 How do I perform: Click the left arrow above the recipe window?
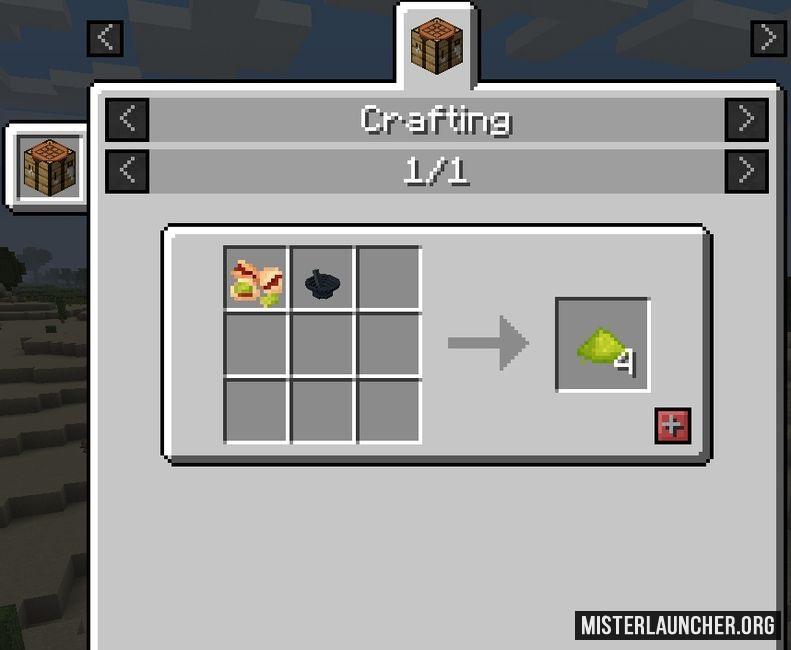(105, 38)
